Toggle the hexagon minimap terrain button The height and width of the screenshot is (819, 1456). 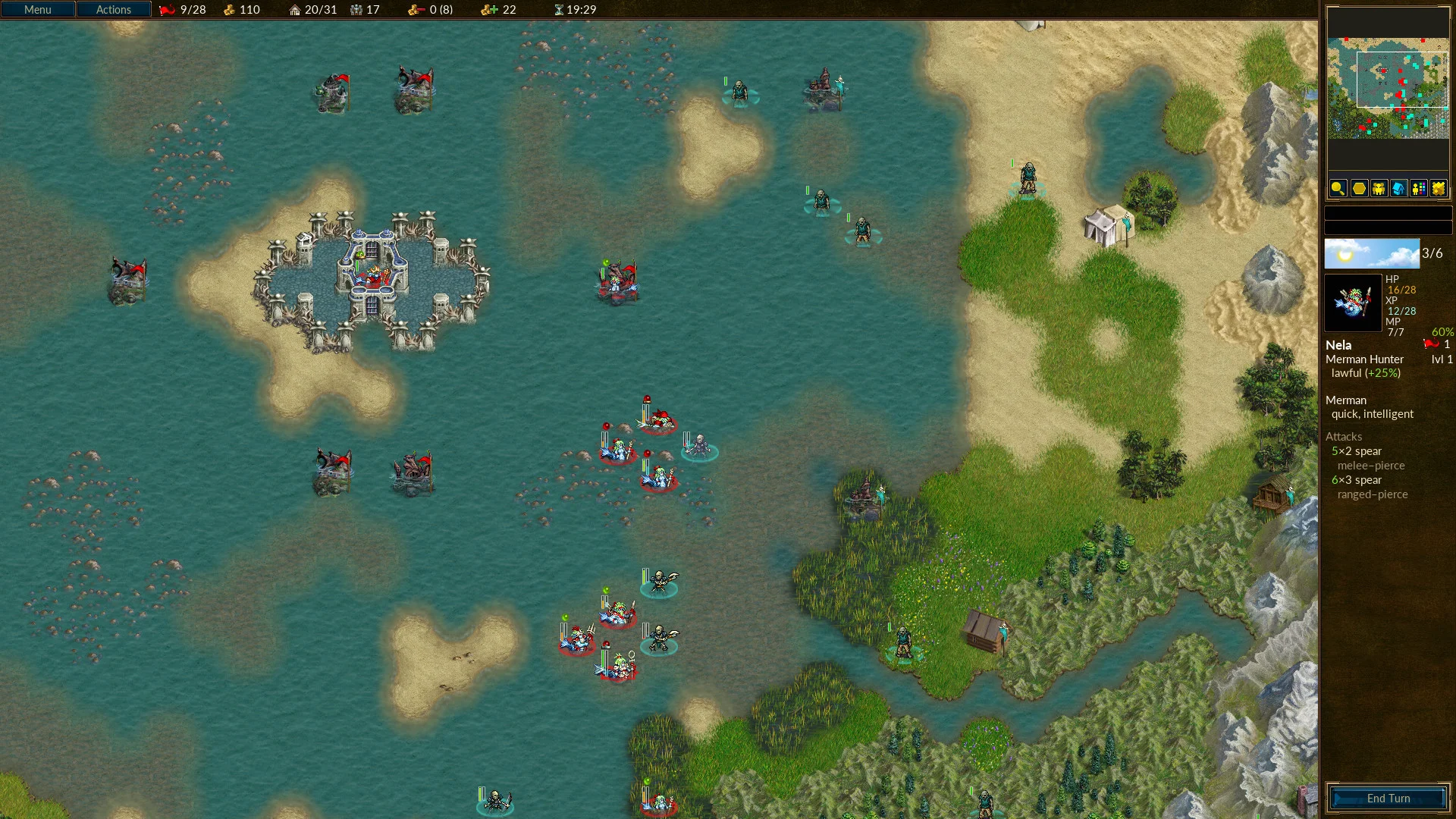pos(1359,188)
